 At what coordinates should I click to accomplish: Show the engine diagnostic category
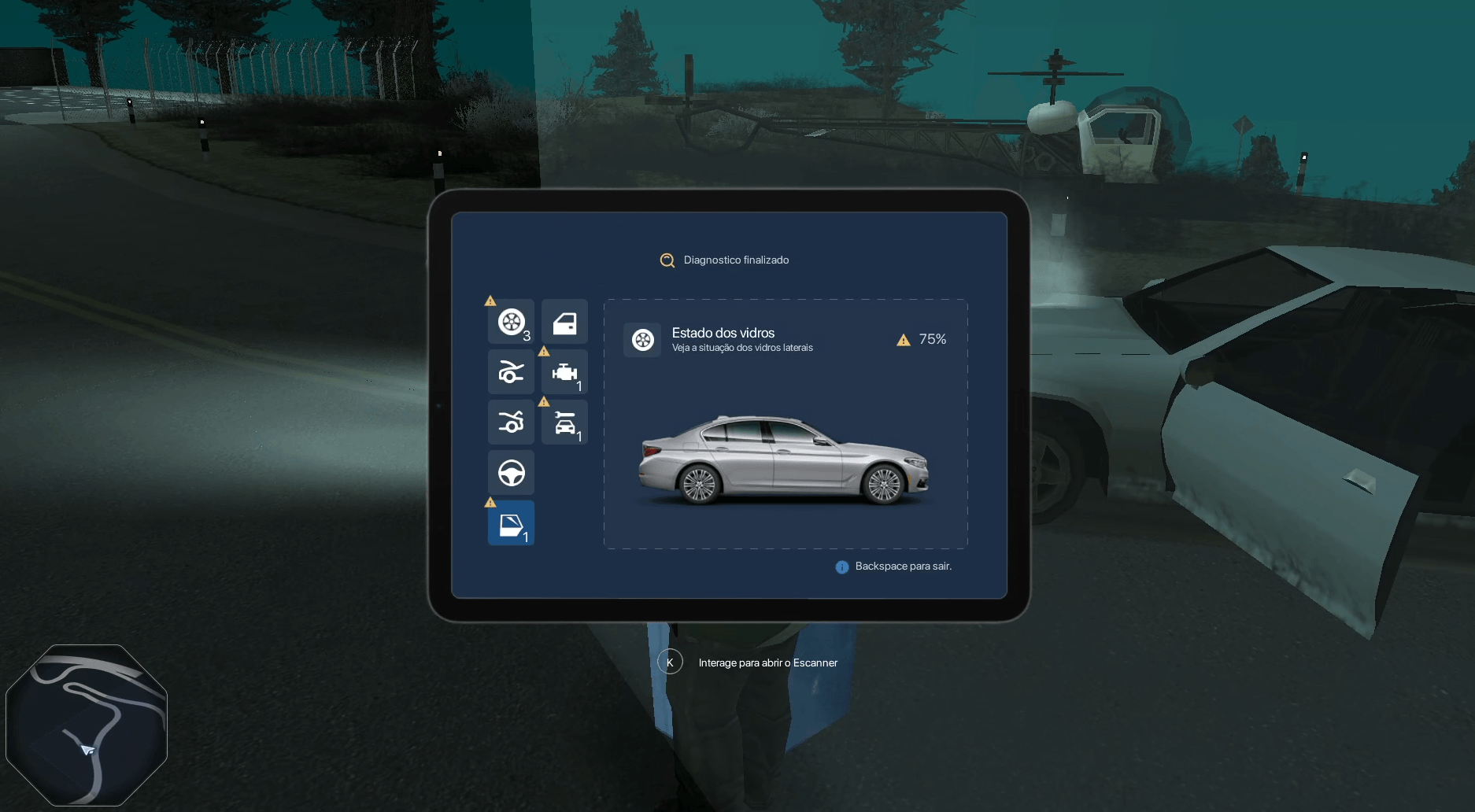click(564, 372)
